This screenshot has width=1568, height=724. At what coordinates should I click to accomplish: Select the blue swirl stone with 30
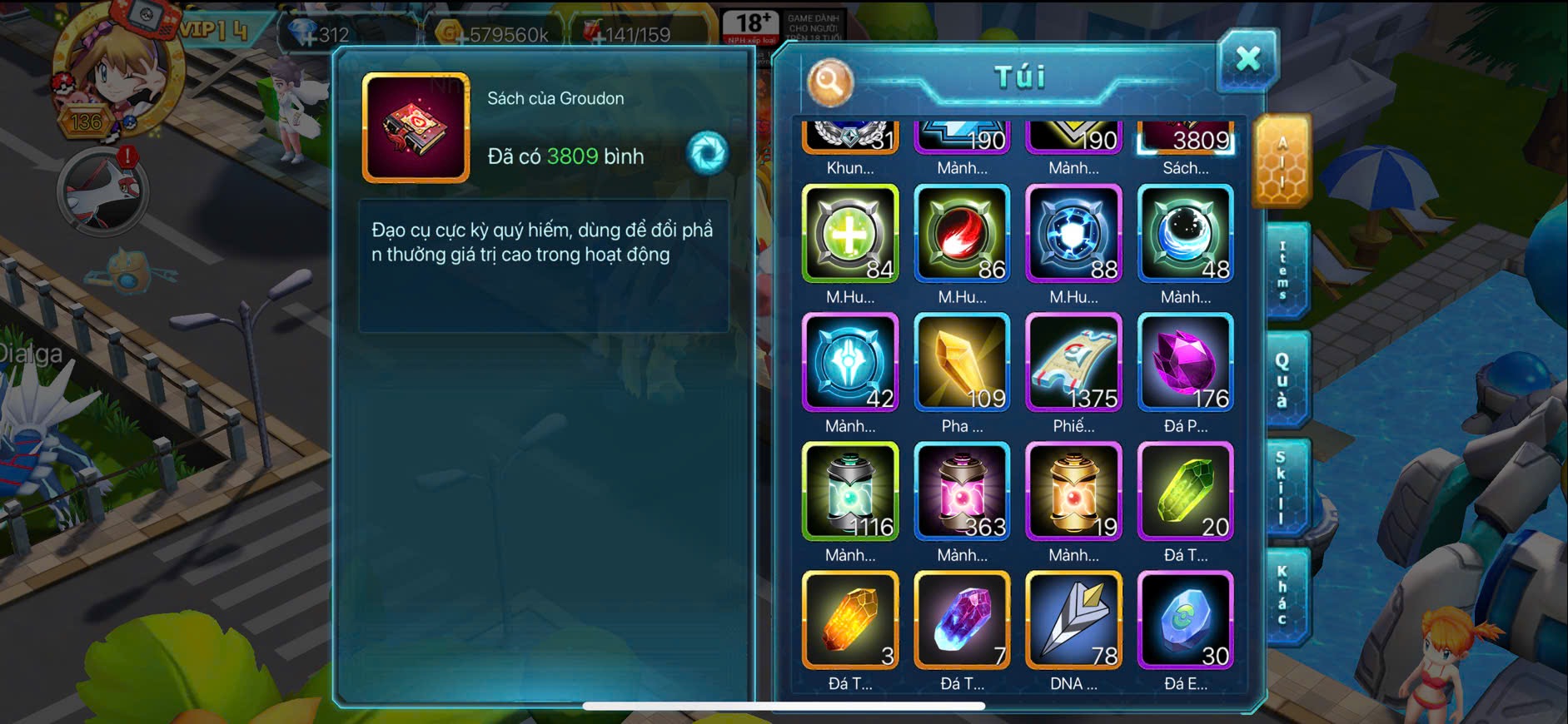(x=1185, y=621)
